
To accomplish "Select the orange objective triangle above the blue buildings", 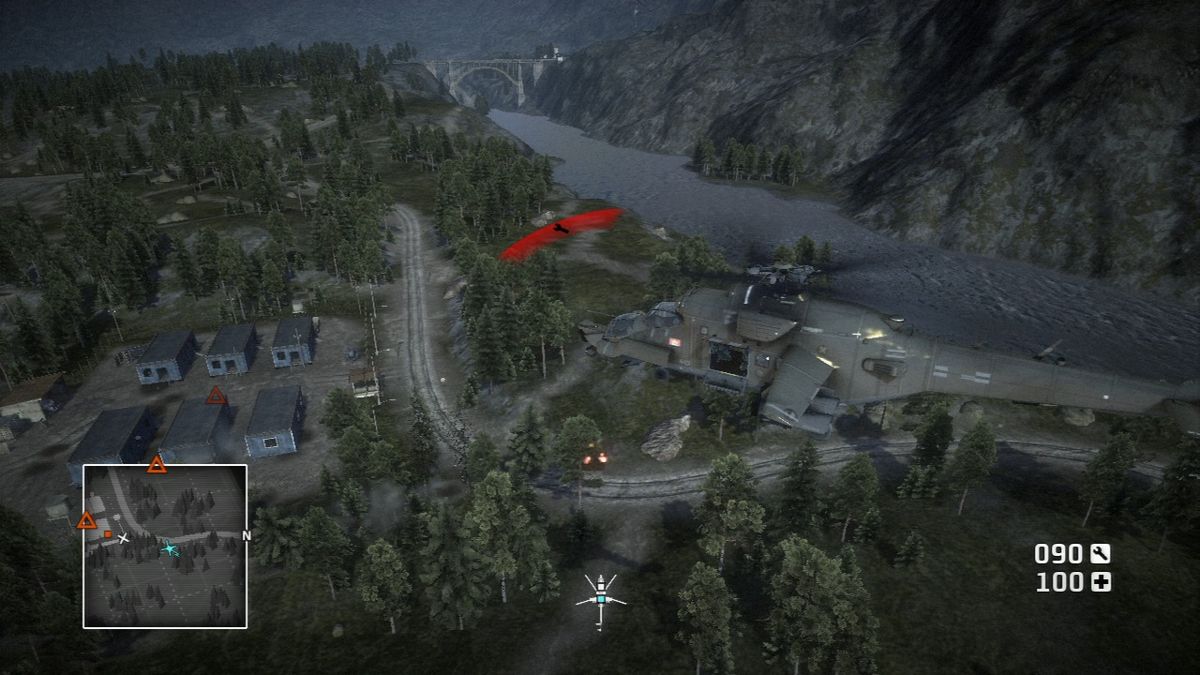I will (216, 396).
